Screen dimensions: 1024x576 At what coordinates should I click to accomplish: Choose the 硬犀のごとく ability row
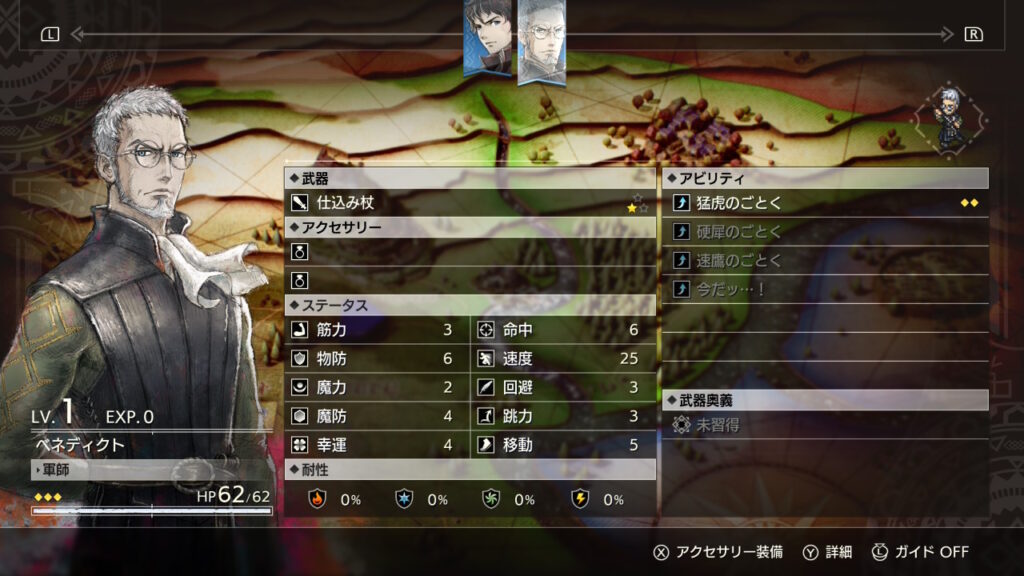(824, 232)
